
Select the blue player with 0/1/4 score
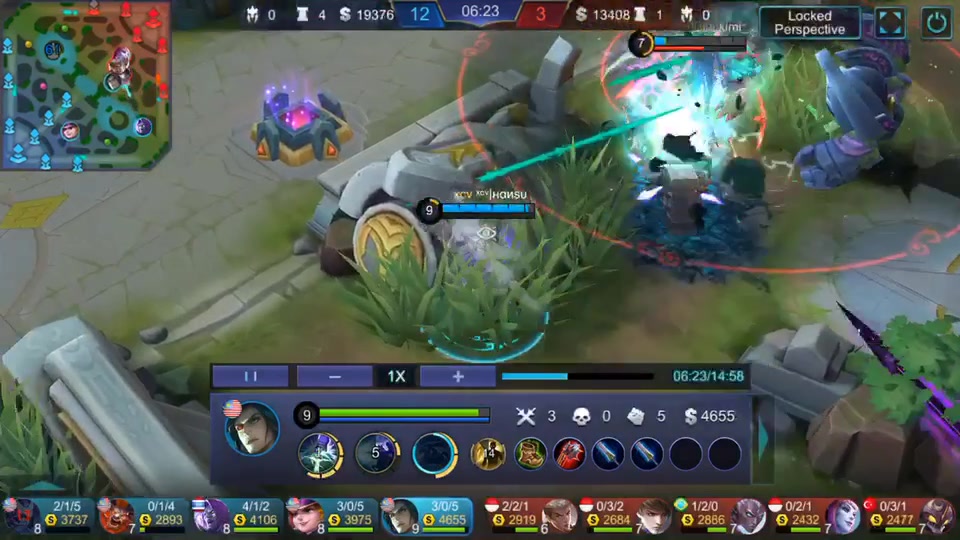(142, 514)
